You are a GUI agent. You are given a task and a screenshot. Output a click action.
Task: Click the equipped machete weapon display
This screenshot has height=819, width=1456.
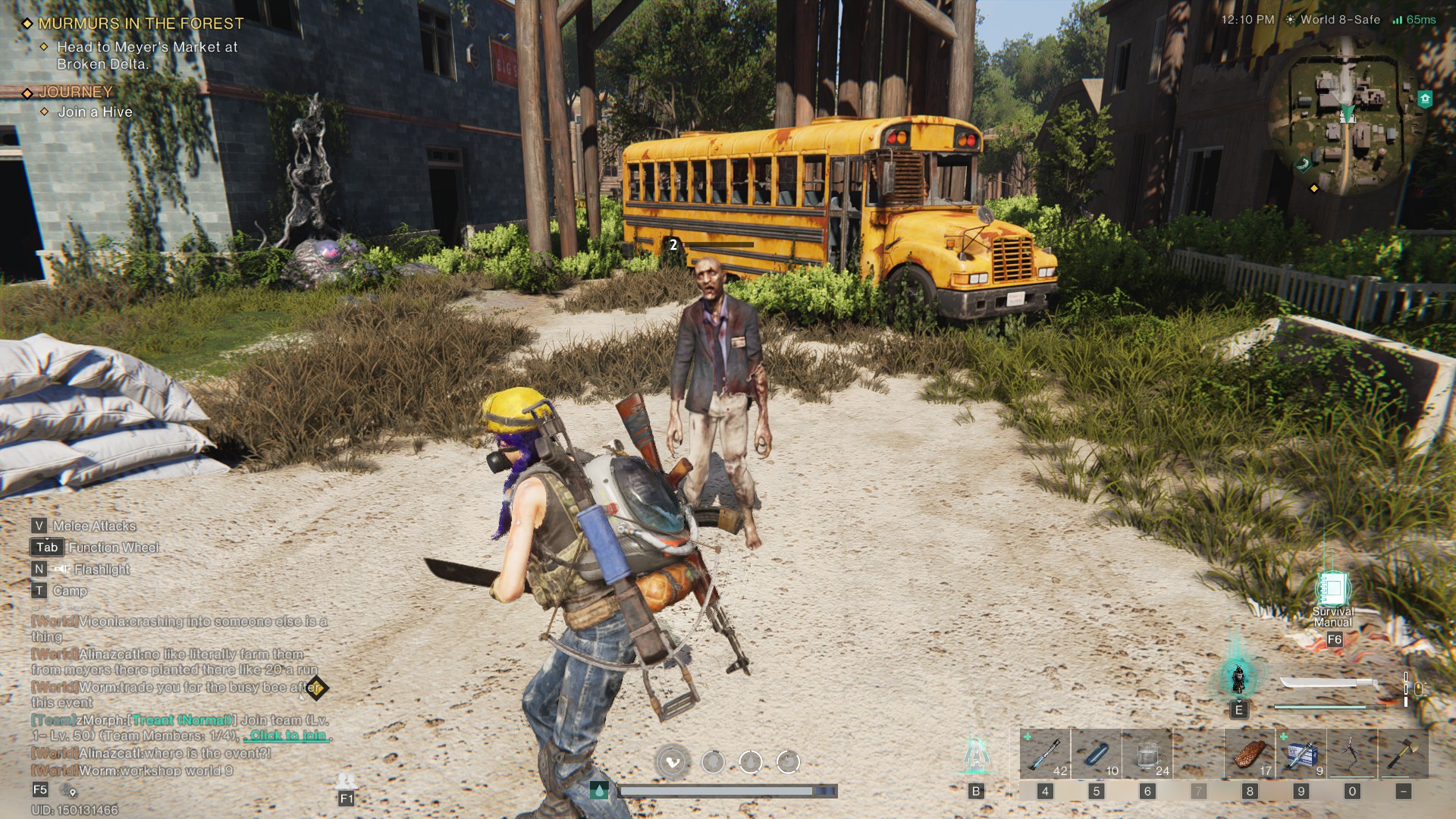(1329, 683)
